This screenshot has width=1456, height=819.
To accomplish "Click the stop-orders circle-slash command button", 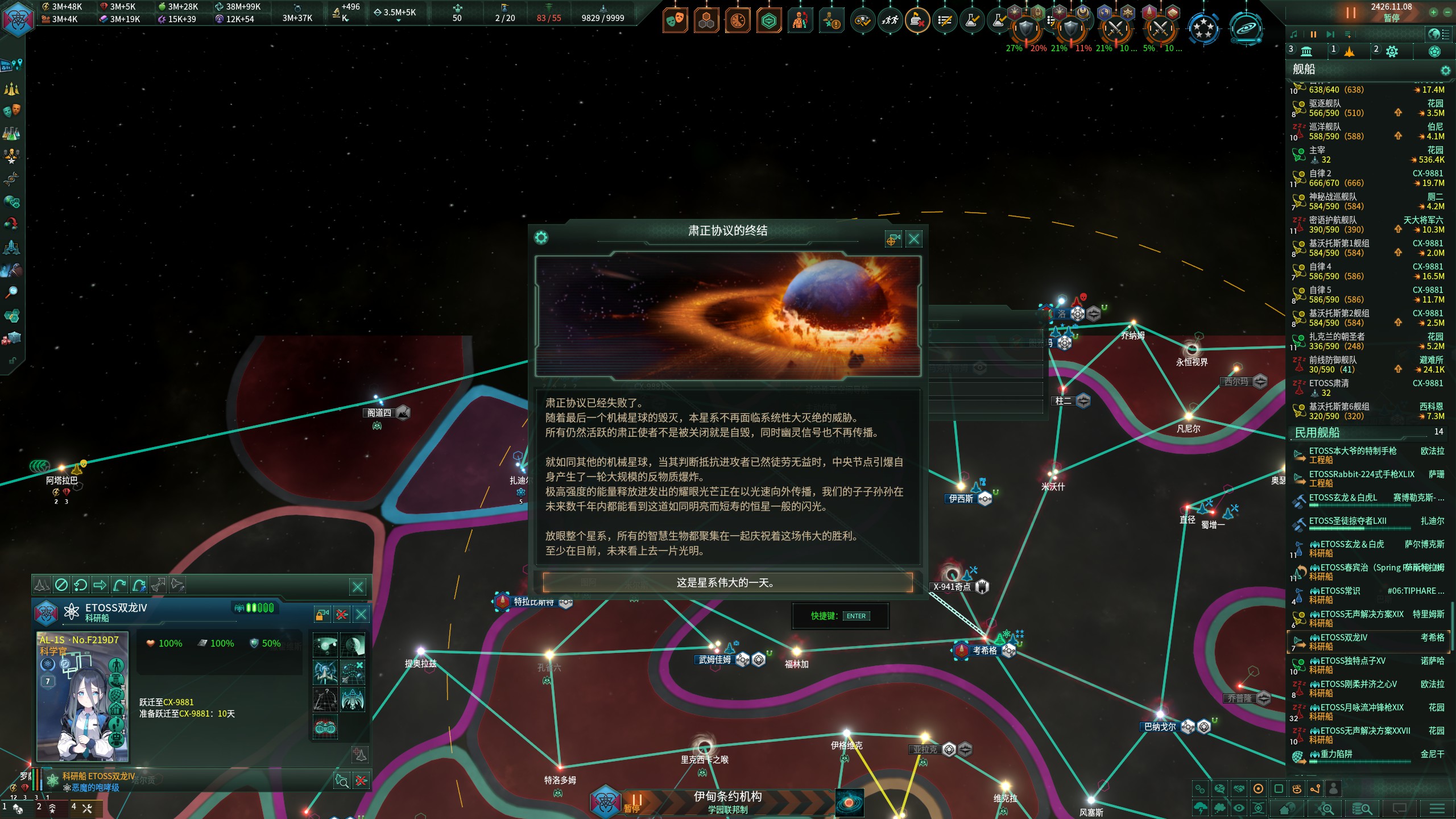I will [x=61, y=585].
